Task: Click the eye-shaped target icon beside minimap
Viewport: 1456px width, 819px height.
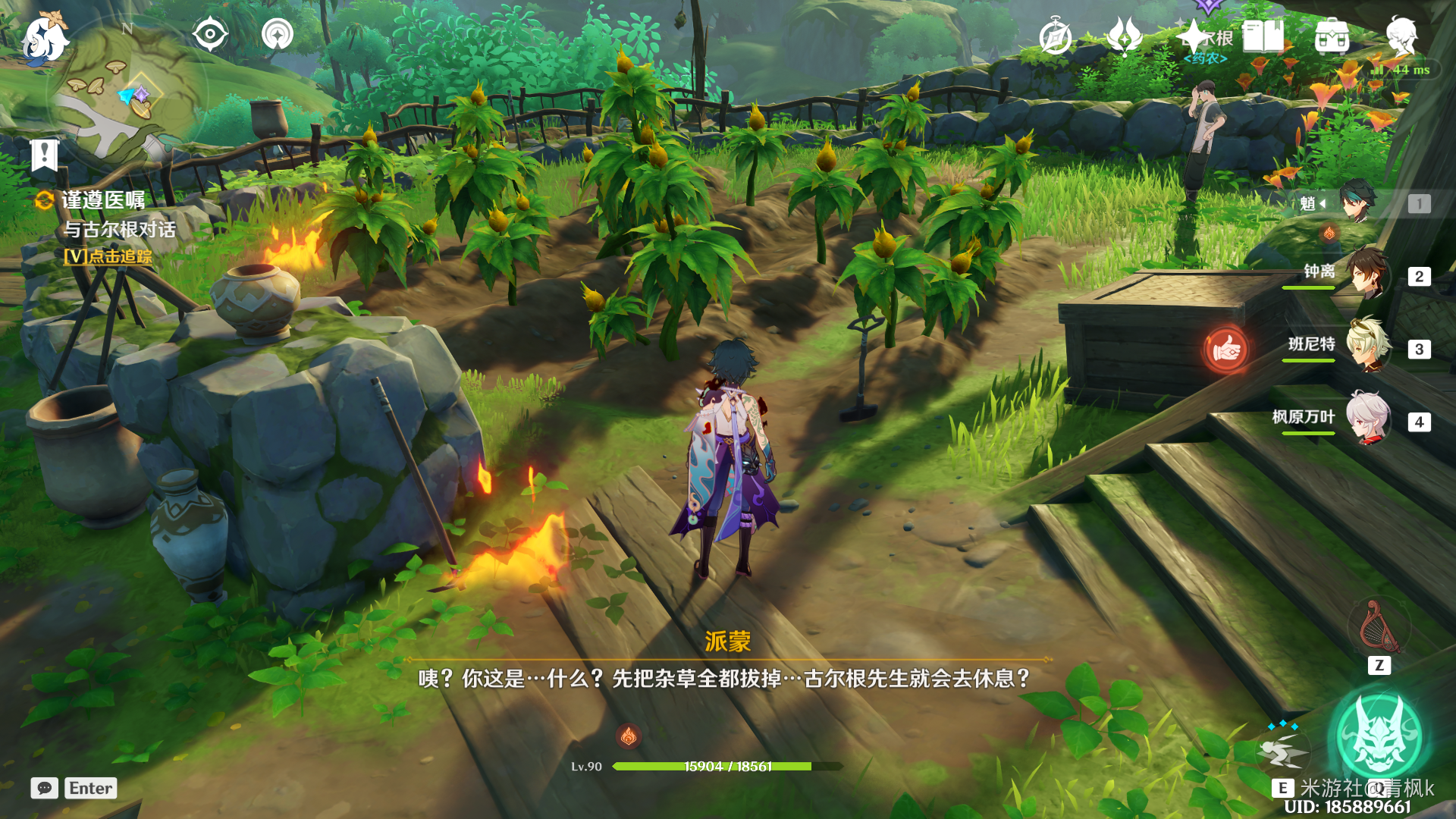Action: [x=209, y=34]
